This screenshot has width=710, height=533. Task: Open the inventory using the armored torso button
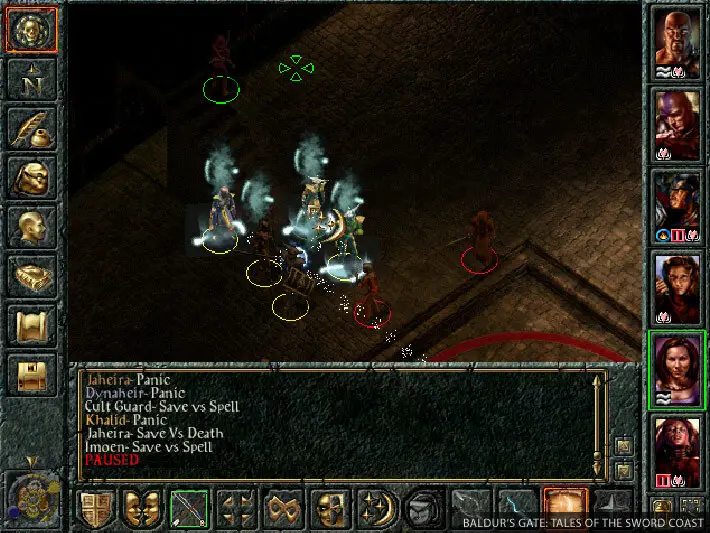pos(33,178)
